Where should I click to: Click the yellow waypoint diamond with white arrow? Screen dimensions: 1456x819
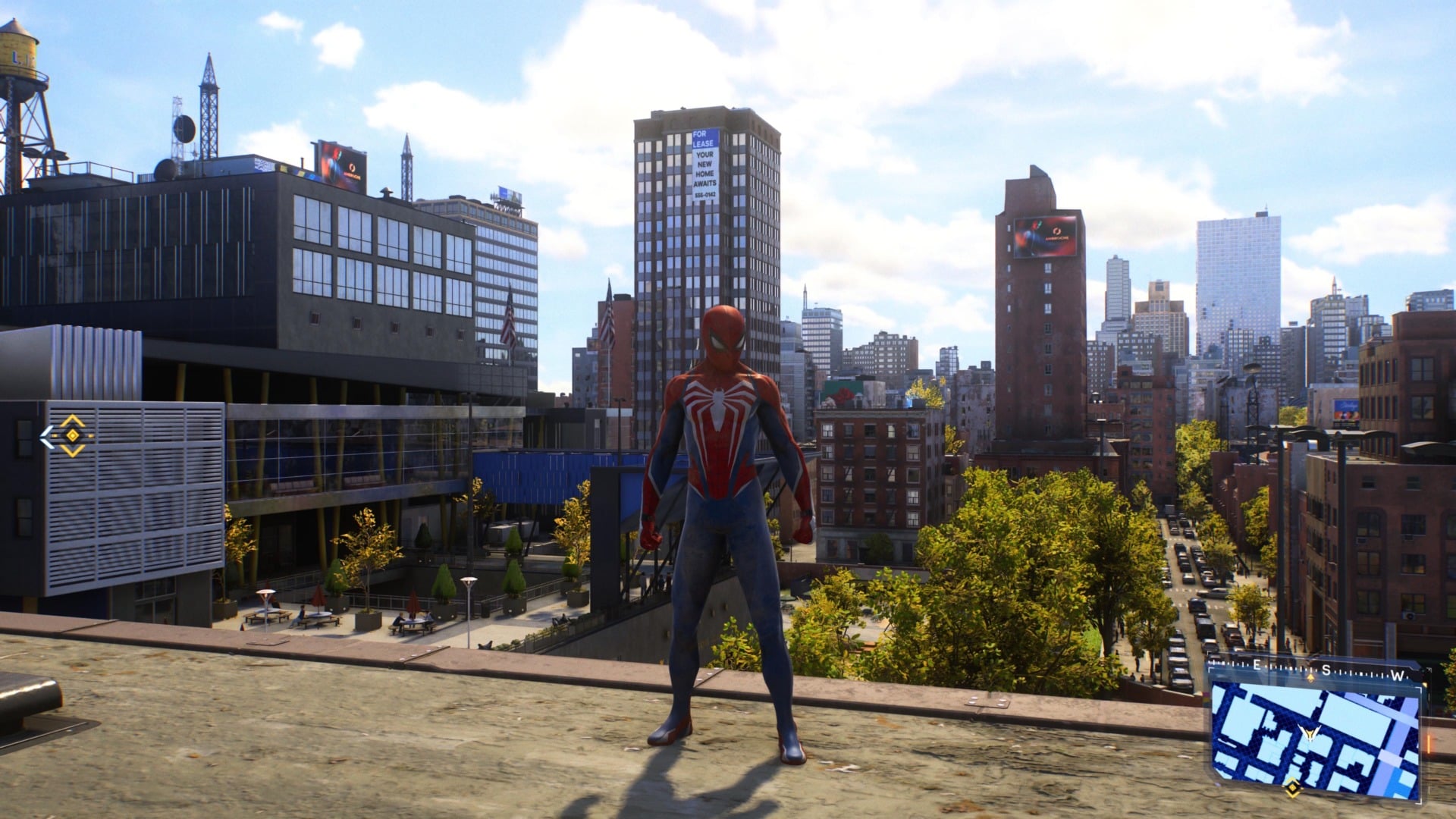tap(70, 436)
